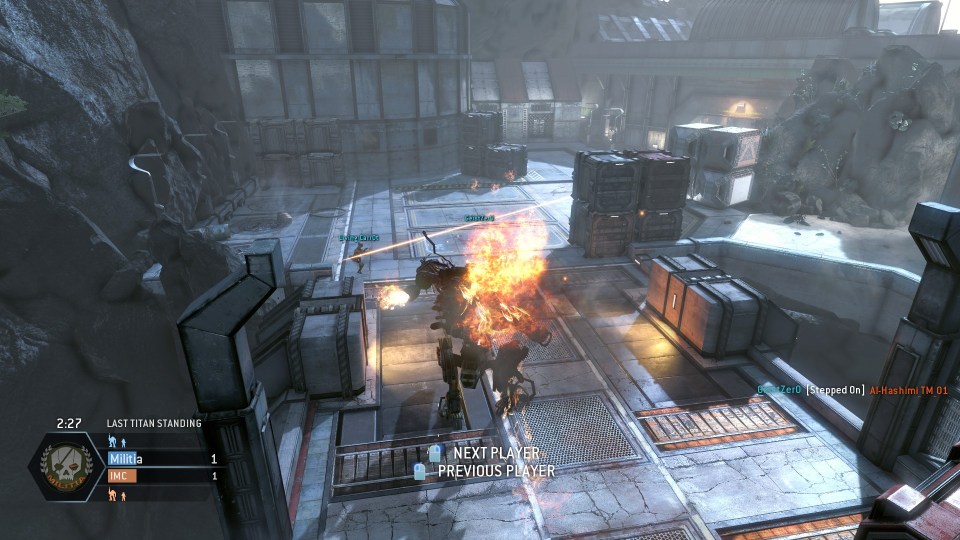Screen dimensions: 960x540
Task: Select the orange IMC team row
Action: [163, 476]
